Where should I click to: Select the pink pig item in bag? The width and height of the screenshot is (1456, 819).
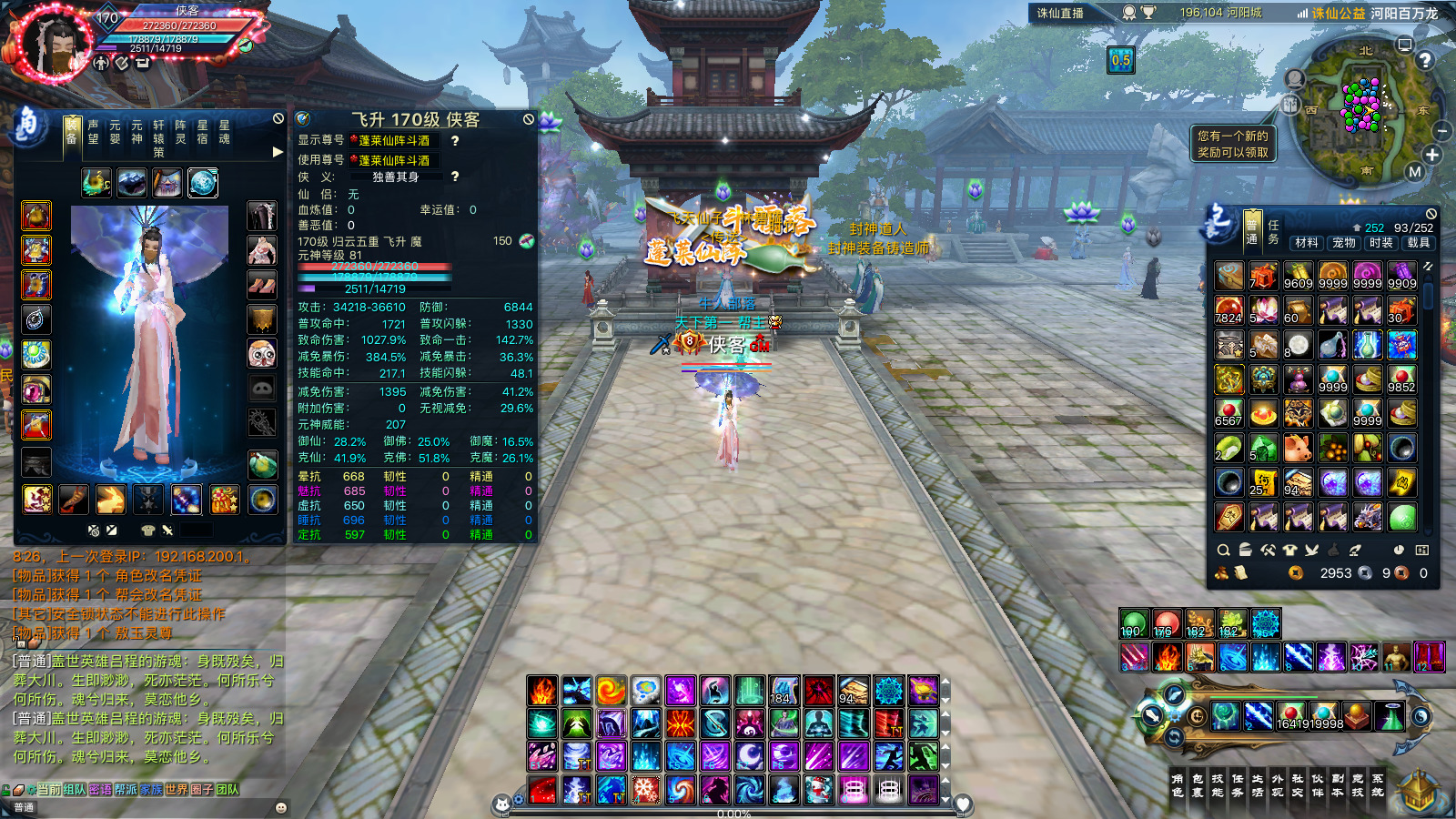coord(1298,448)
